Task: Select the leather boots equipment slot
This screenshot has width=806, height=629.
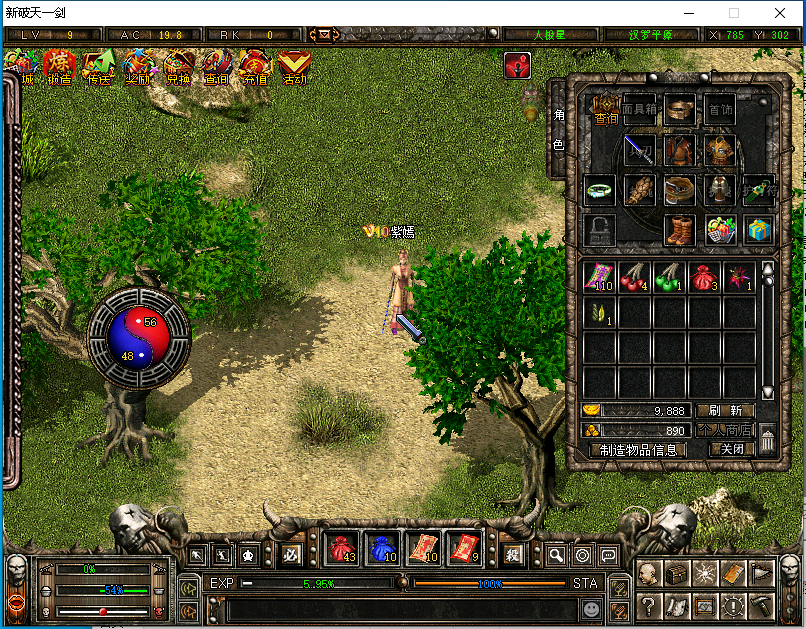Action: [x=680, y=229]
